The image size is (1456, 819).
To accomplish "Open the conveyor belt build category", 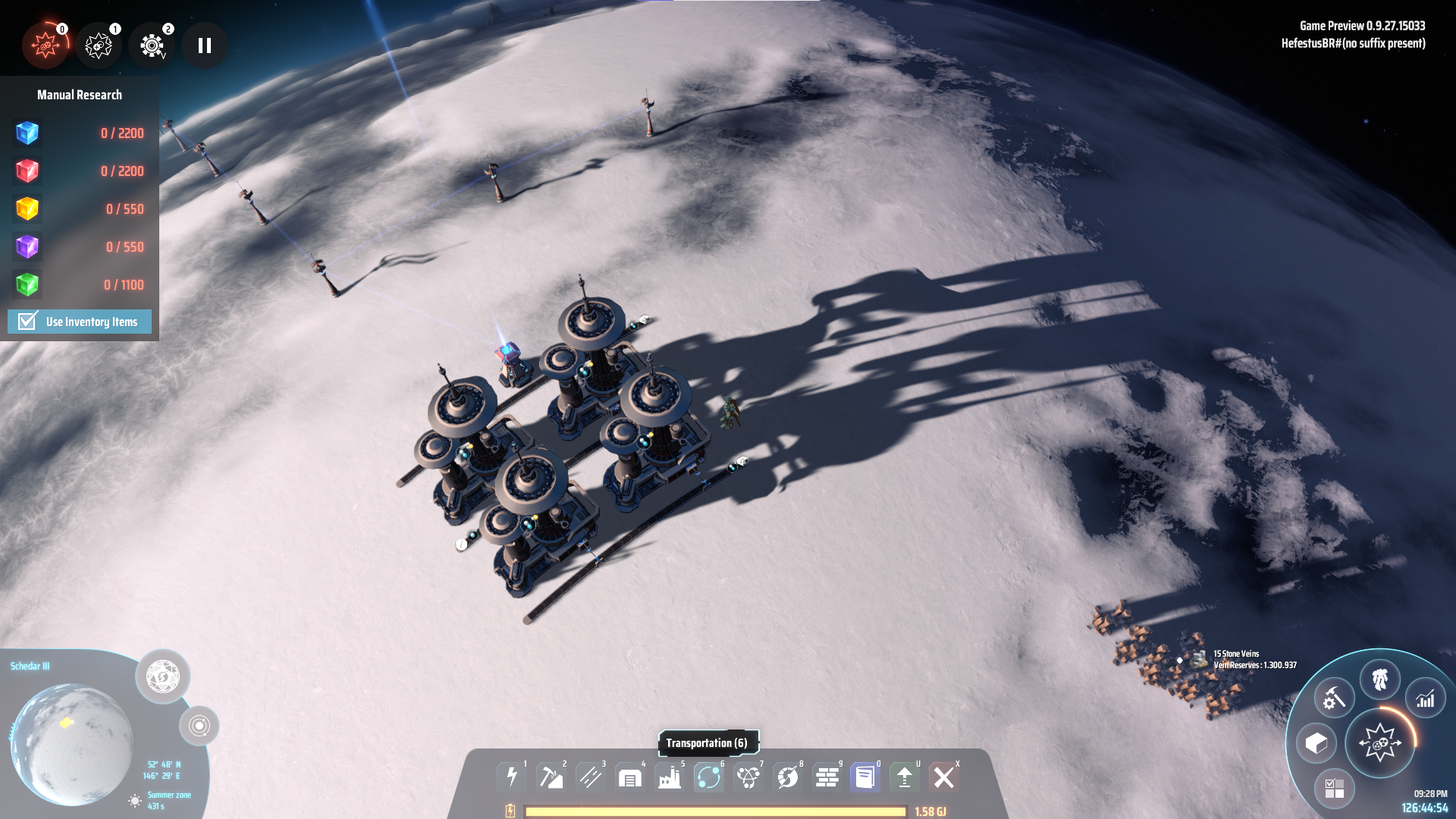I will tap(591, 777).
